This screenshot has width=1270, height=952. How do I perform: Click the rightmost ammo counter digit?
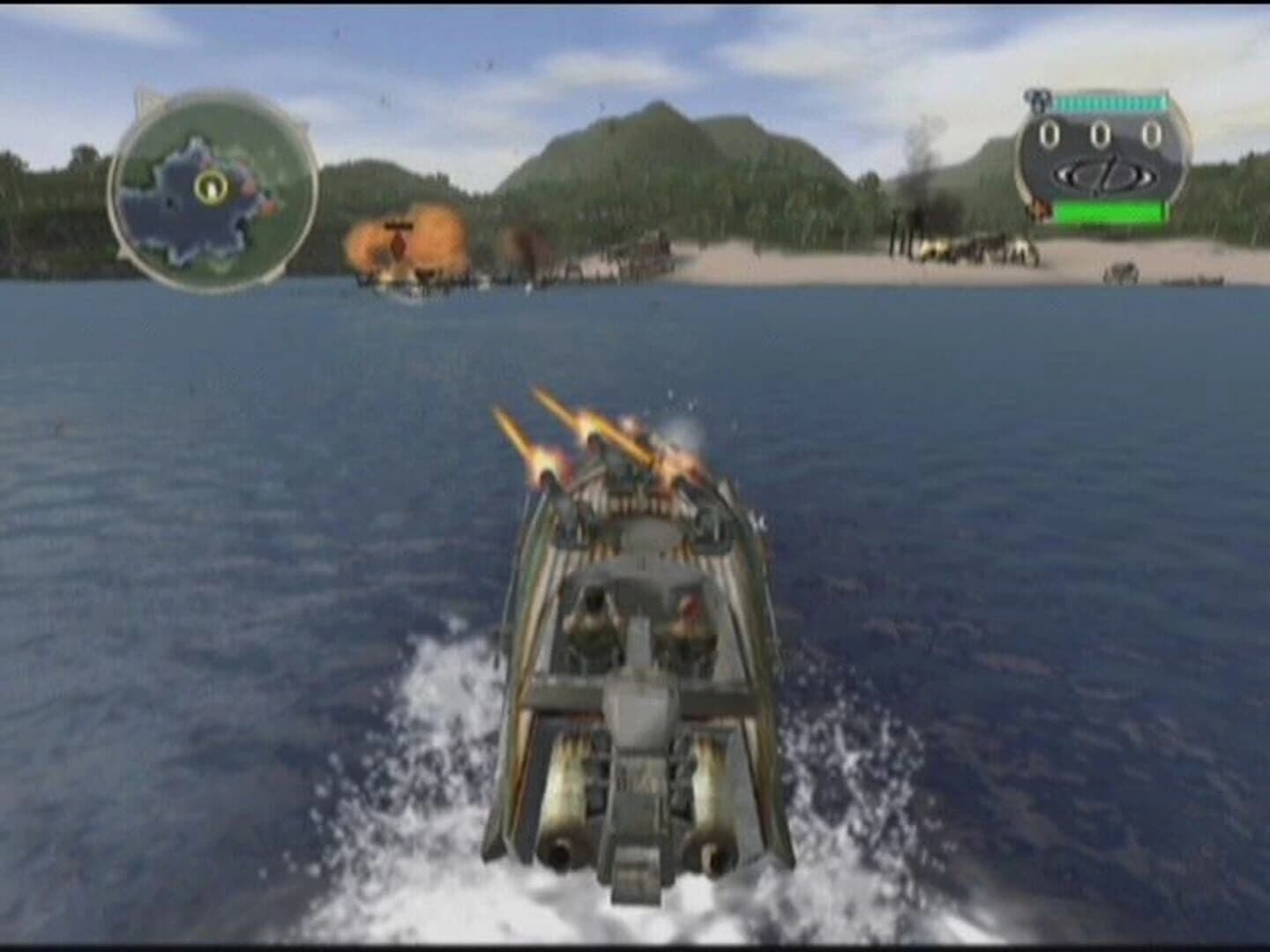click(1152, 134)
